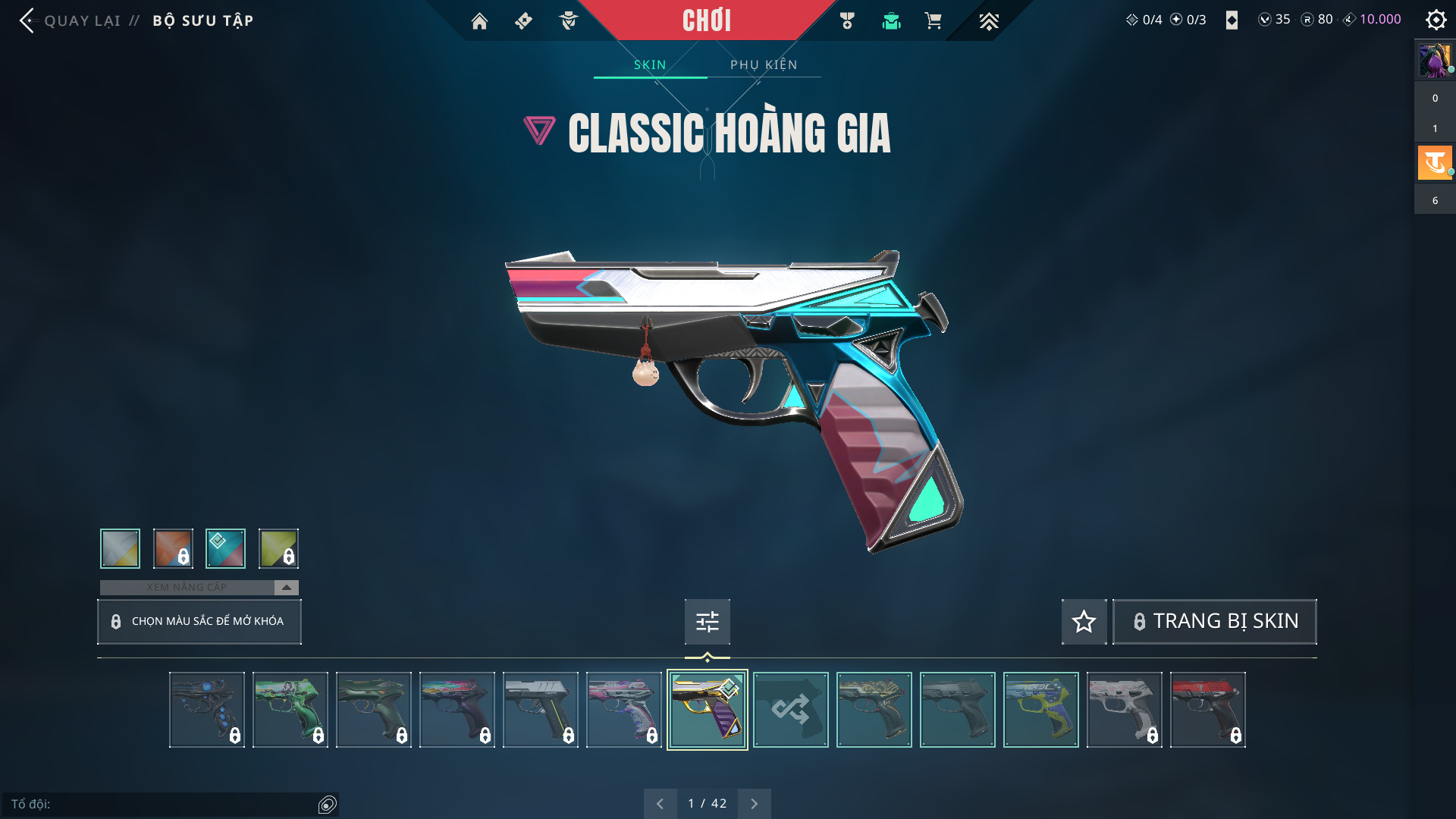
Task: Choose the locked orange color variant
Action: [173, 548]
